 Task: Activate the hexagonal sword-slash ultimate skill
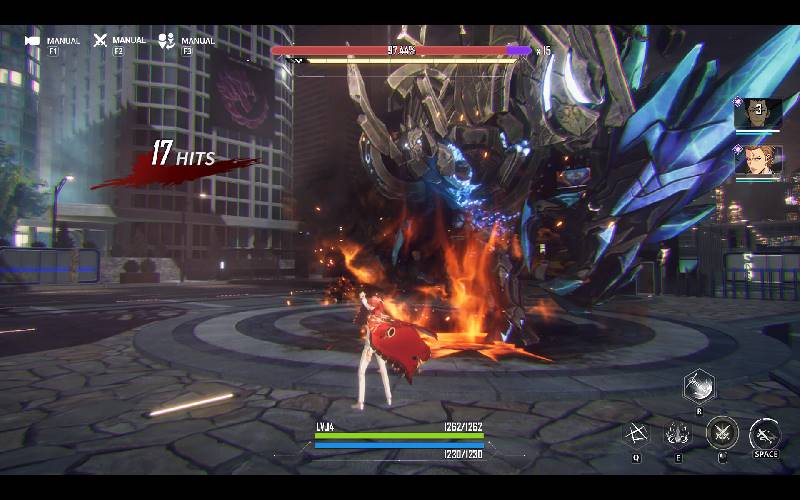tap(699, 385)
